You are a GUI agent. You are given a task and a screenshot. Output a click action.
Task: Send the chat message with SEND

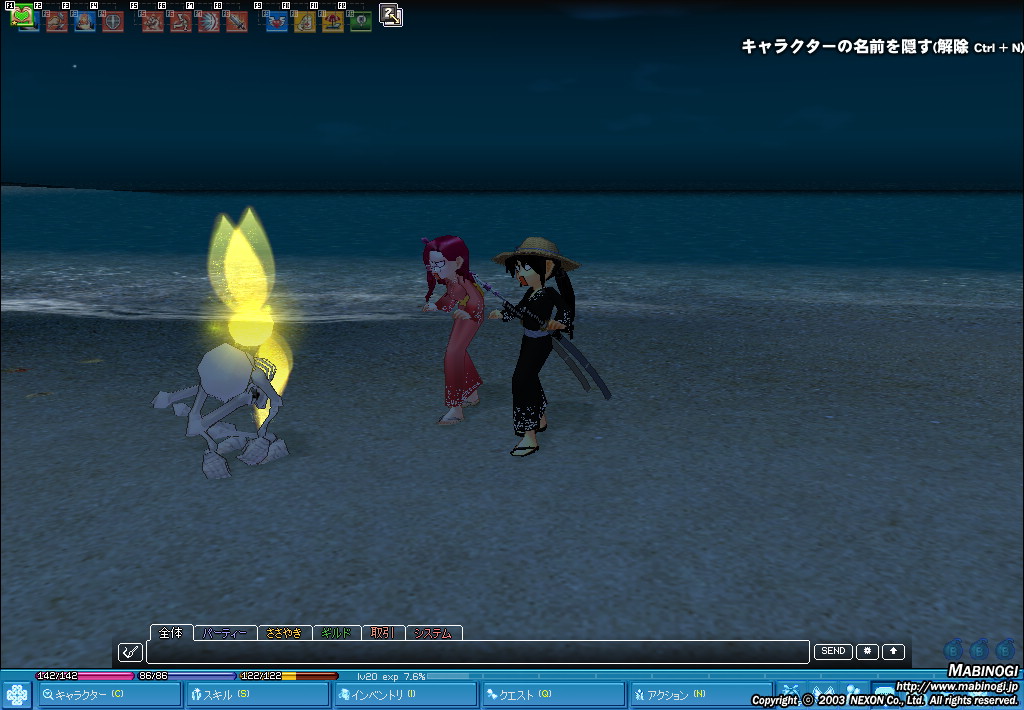(x=833, y=651)
